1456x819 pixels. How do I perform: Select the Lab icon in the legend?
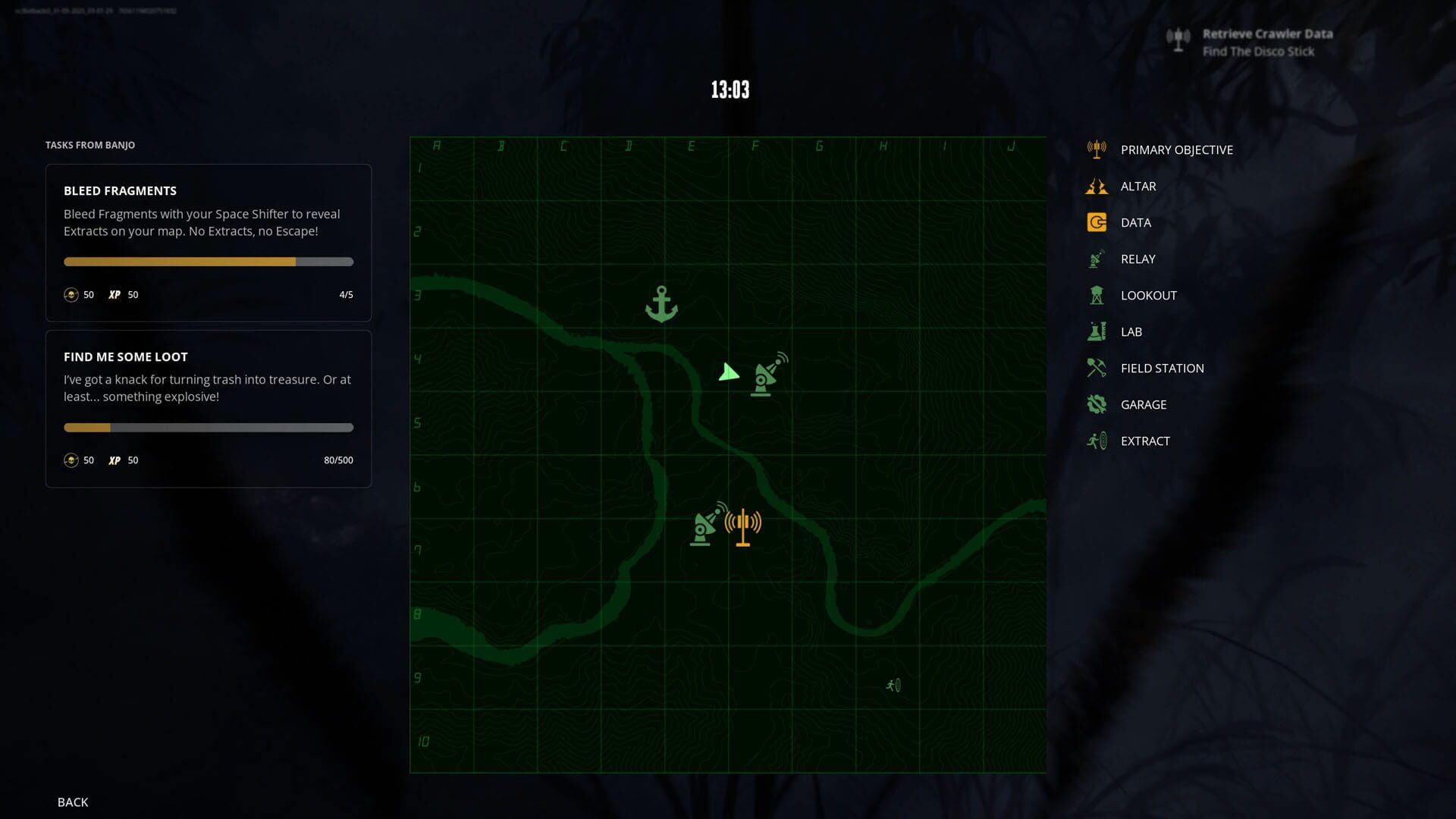tap(1095, 331)
